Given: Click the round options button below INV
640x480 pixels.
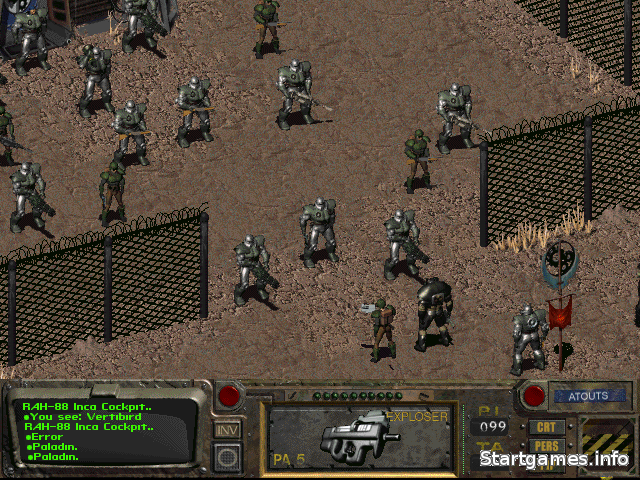Looking at the screenshot, I should [x=228, y=457].
